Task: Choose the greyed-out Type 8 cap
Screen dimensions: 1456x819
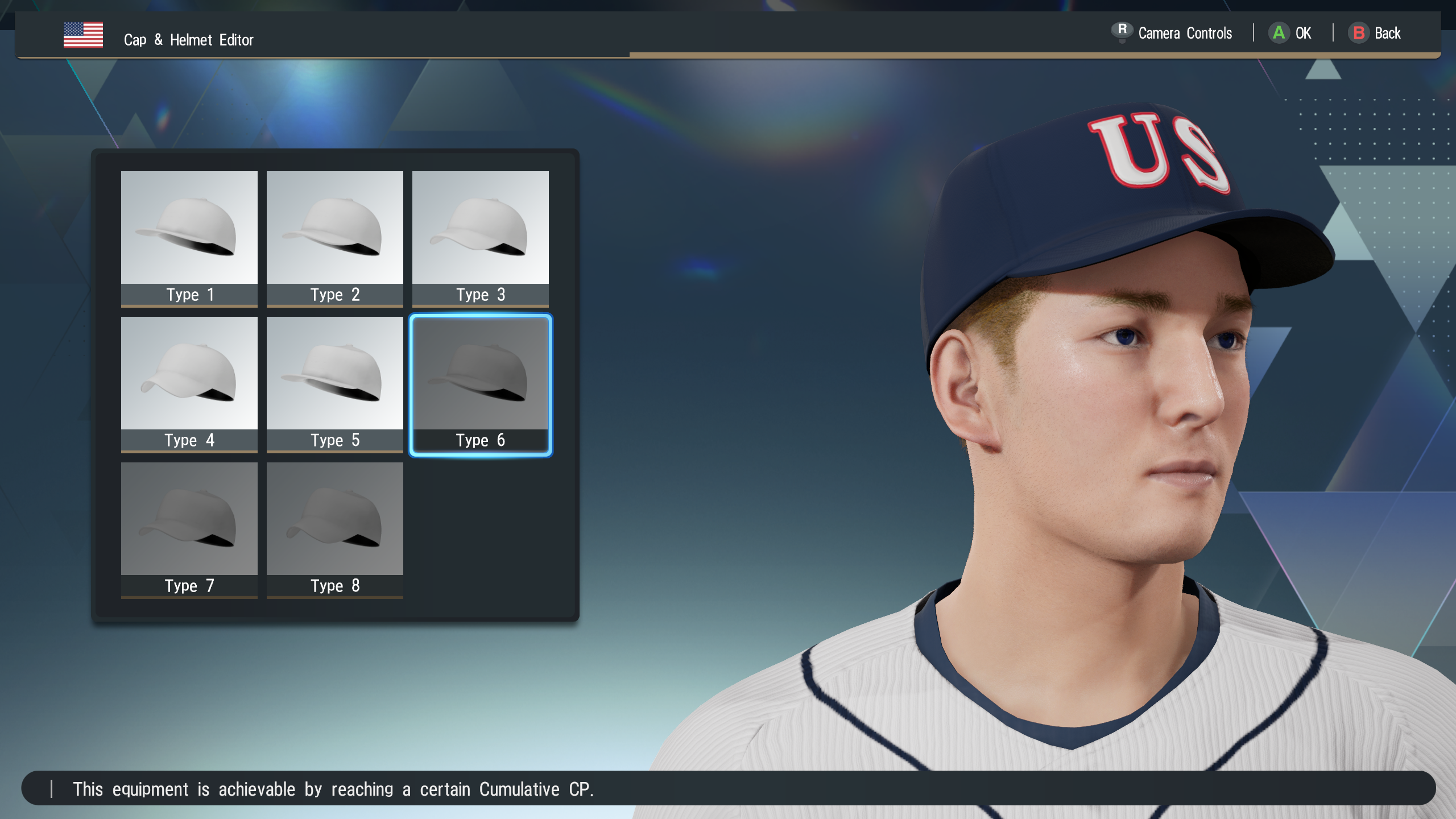Action: pos(334,529)
